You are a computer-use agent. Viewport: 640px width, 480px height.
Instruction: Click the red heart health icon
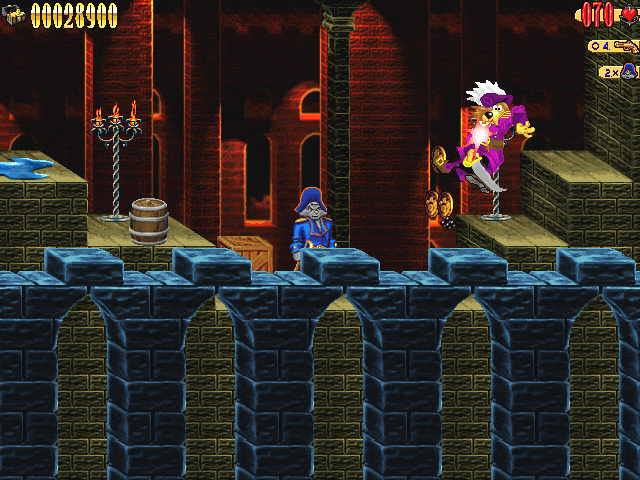tap(628, 15)
